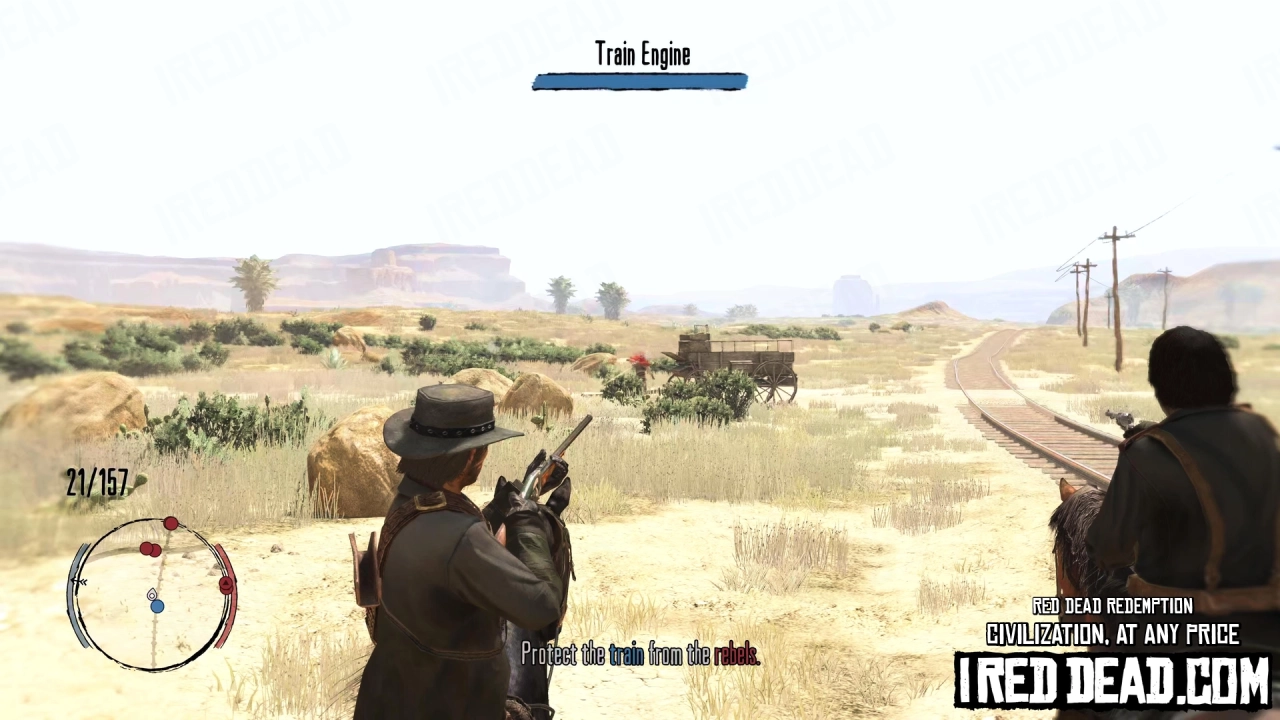Click the double-chevron waypoint marker on minimap
The image size is (1280, 720).
click(x=80, y=581)
